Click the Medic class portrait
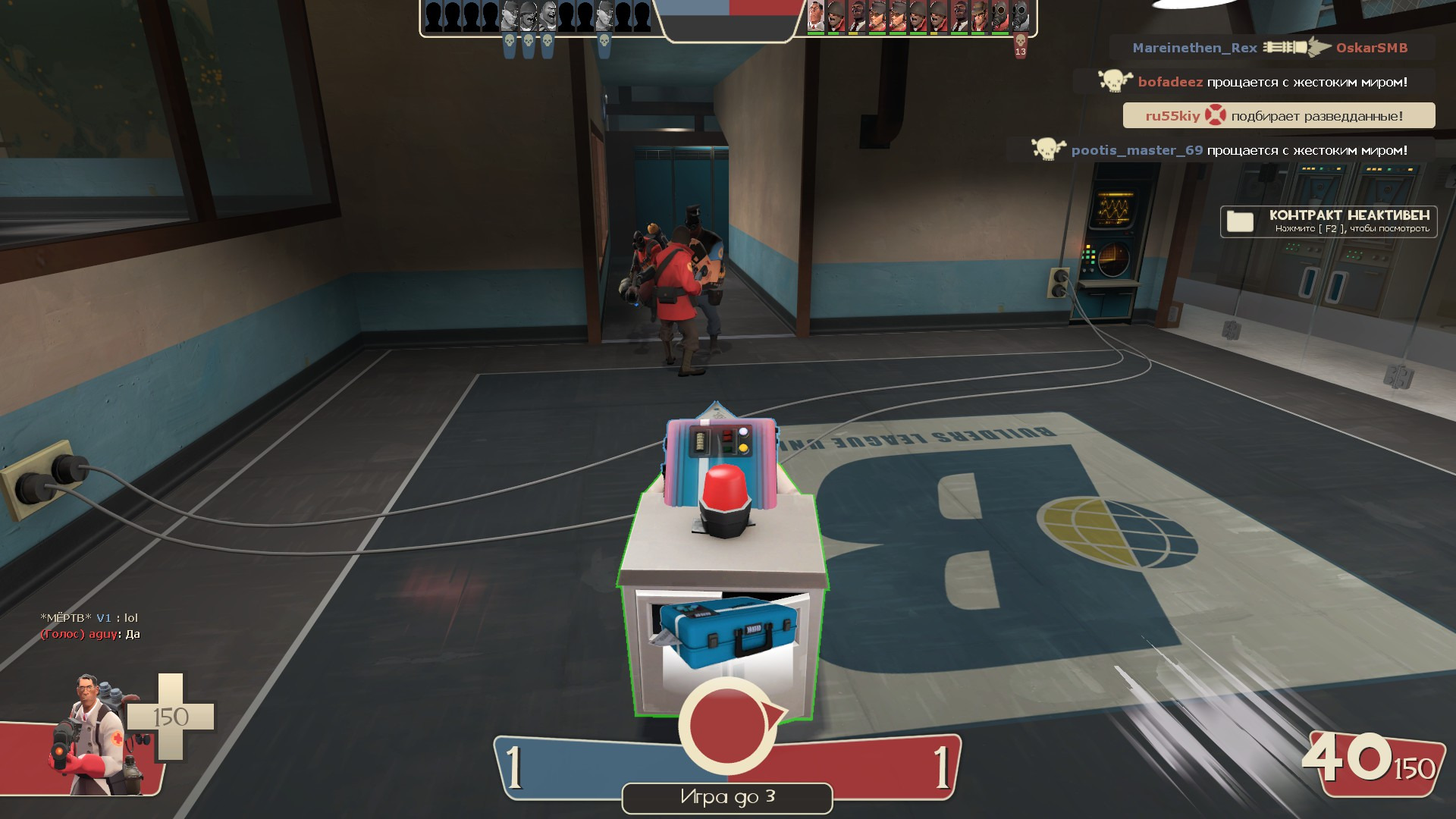 click(x=91, y=734)
